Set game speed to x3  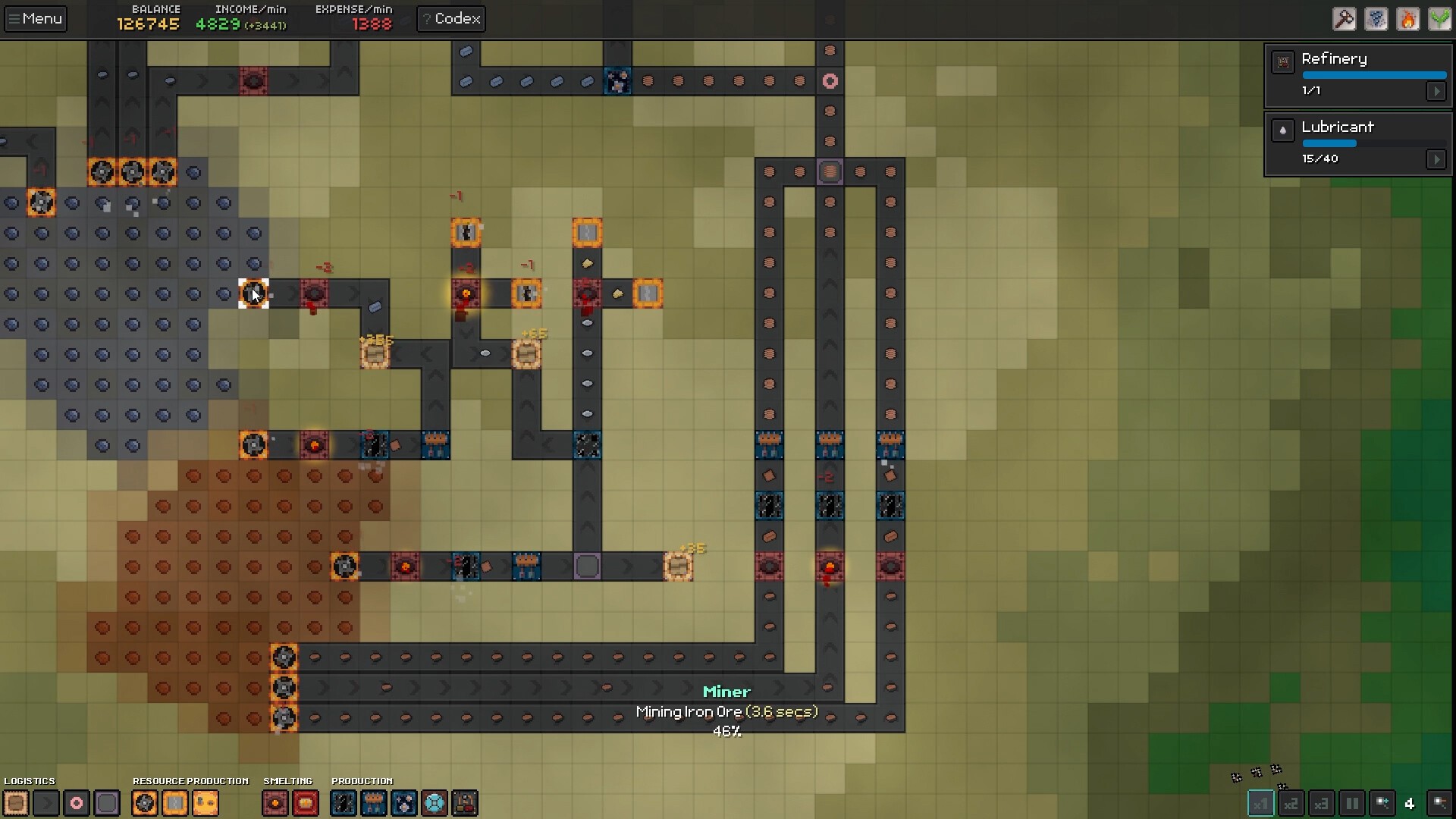click(1321, 803)
